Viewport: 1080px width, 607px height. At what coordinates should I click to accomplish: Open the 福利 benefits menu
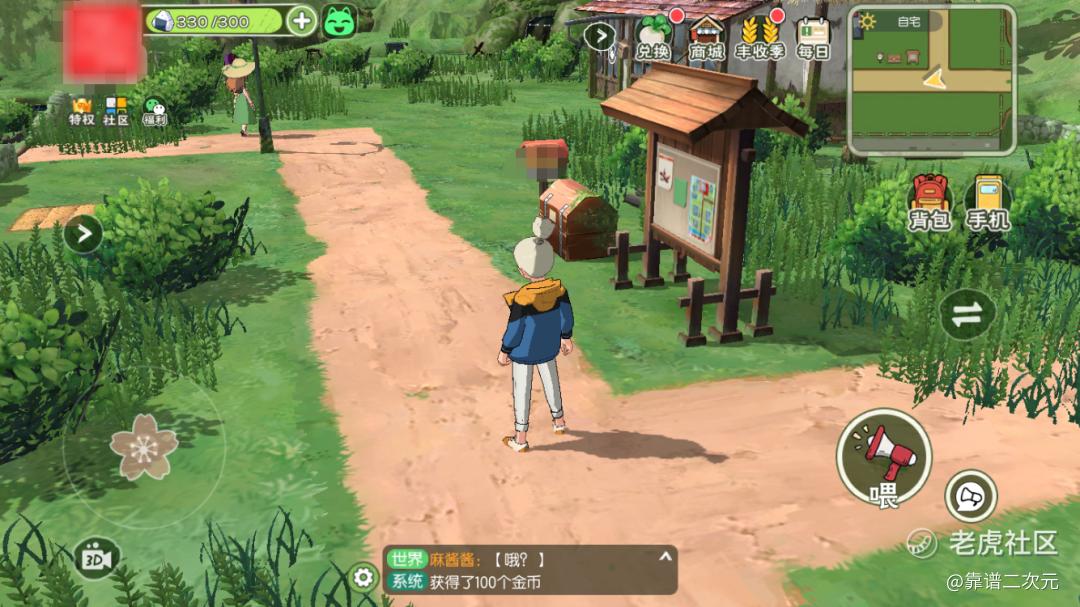pyautogui.click(x=154, y=110)
